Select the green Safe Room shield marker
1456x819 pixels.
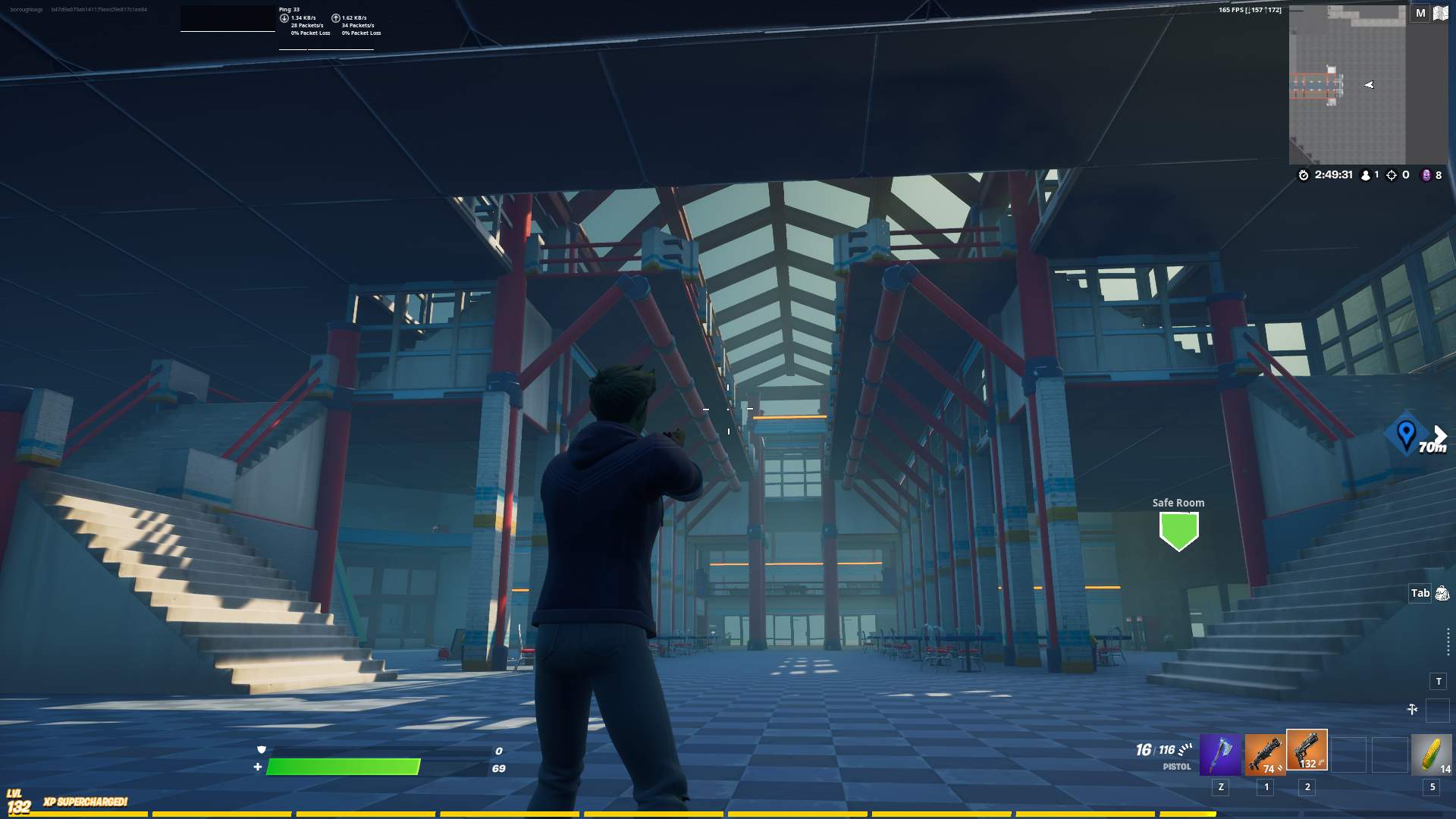(x=1178, y=530)
